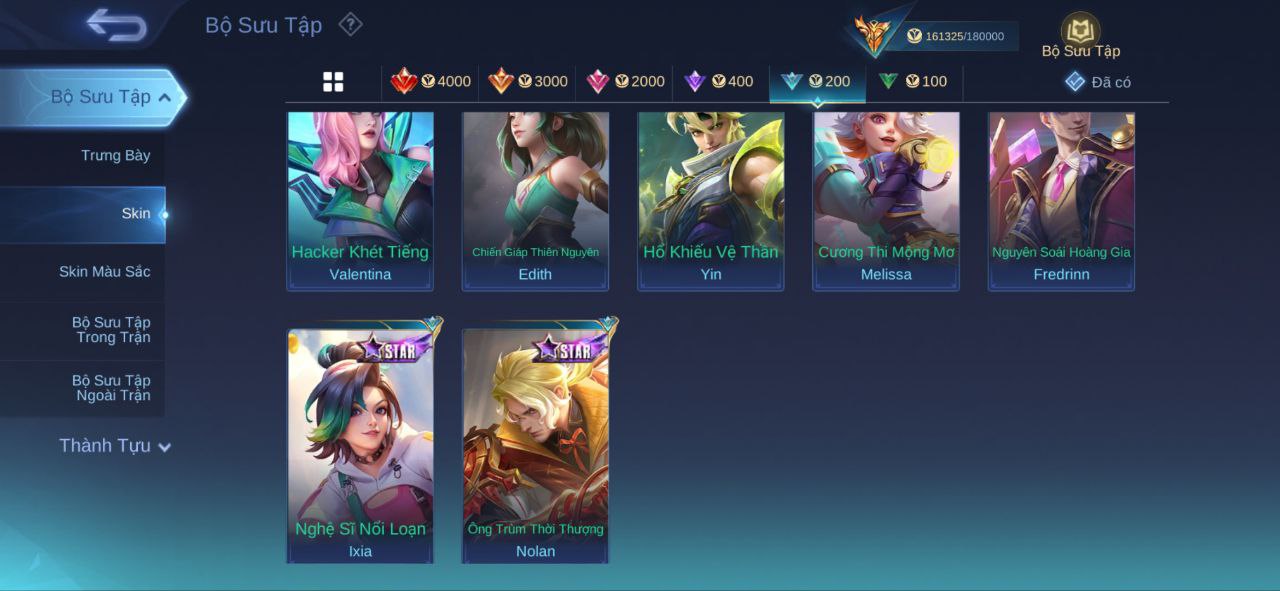Viewport: 1280px width, 591px height.
Task: Switch to the 2000 point tier tab
Action: (625, 82)
